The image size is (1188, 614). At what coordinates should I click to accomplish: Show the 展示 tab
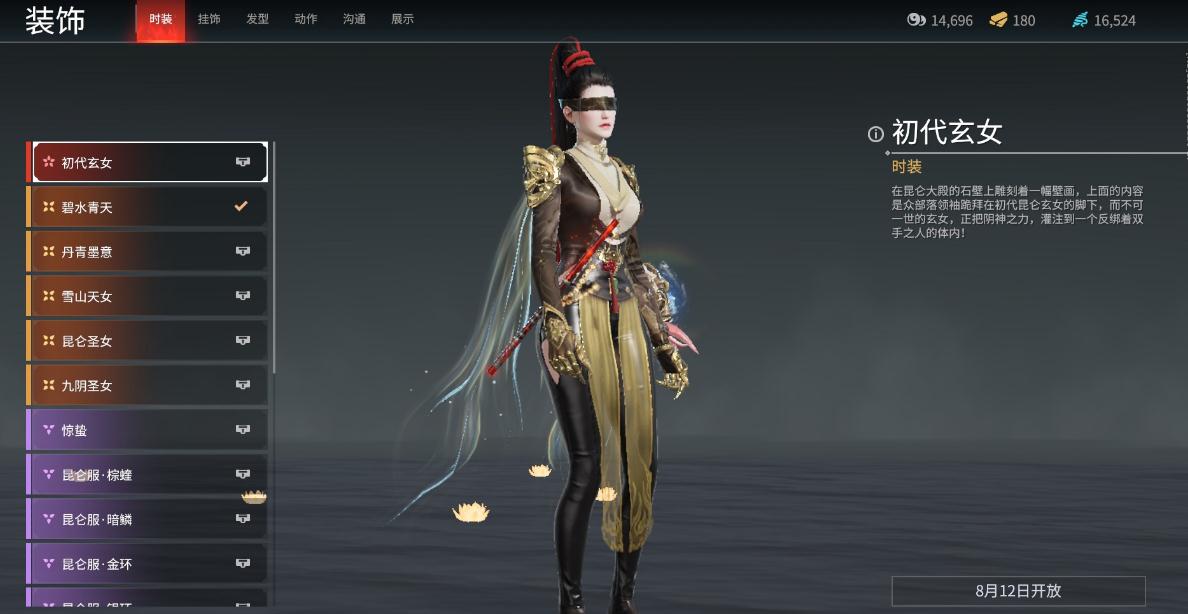(x=402, y=19)
